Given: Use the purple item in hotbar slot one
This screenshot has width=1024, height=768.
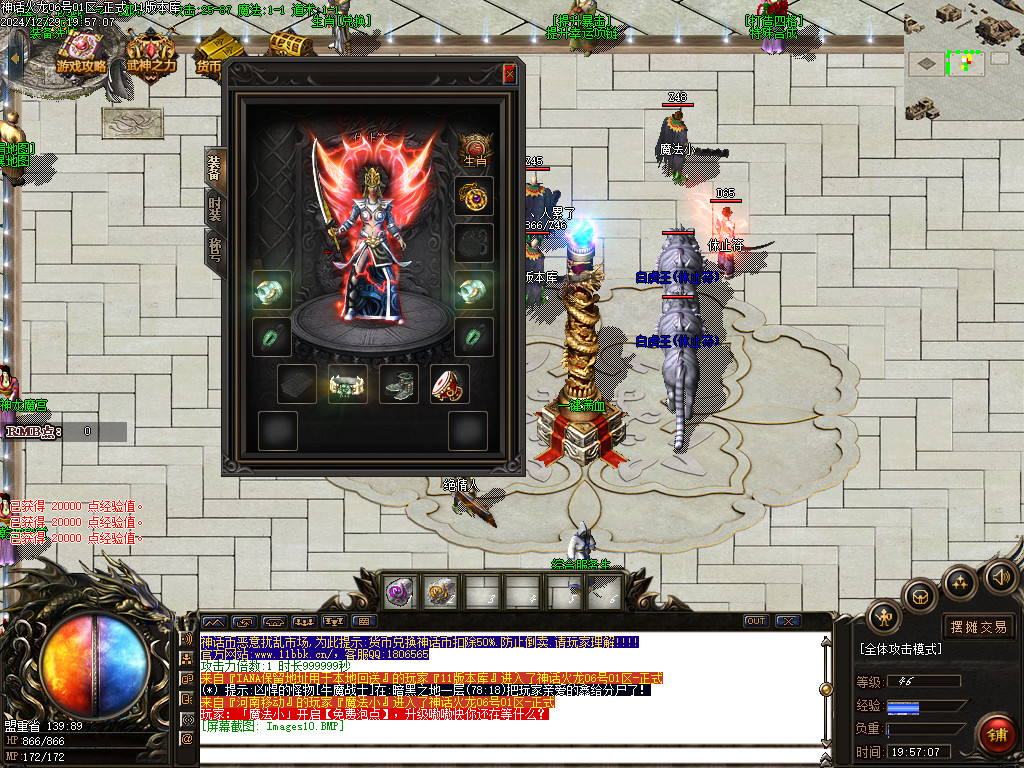Looking at the screenshot, I should pos(400,592).
